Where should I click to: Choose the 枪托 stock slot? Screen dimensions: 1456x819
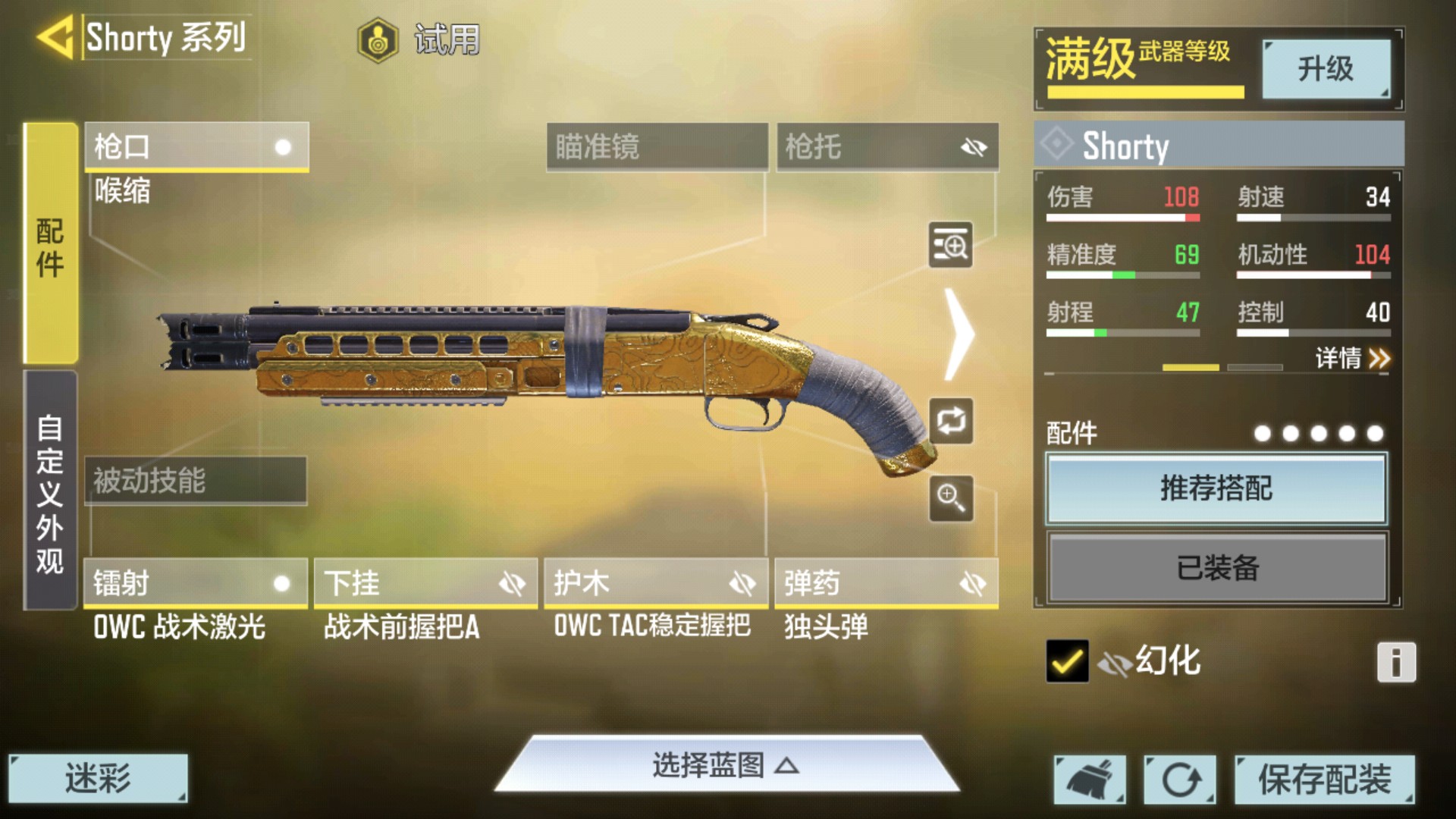(x=886, y=146)
